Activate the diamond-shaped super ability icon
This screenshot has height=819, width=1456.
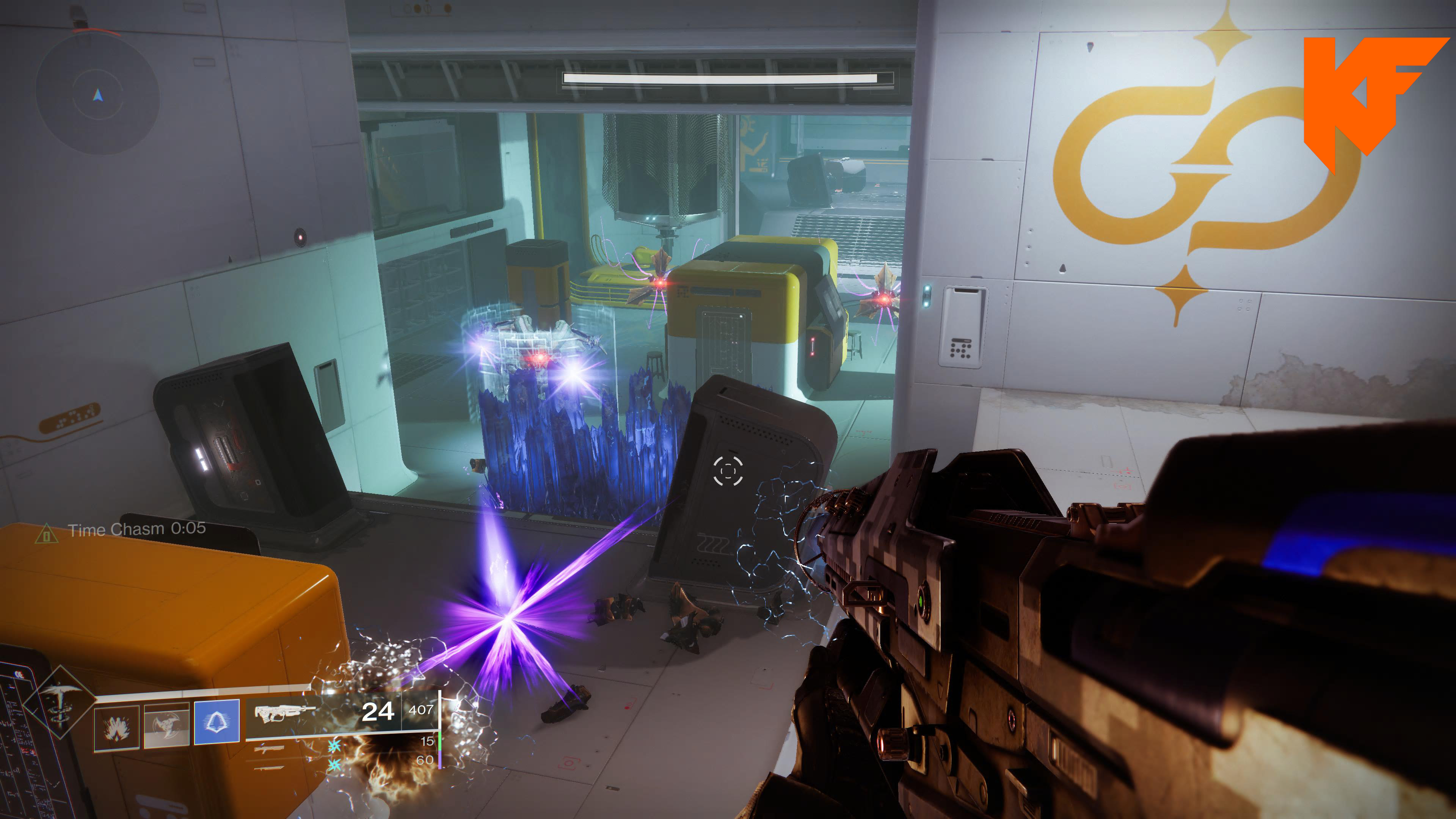pos(59,703)
